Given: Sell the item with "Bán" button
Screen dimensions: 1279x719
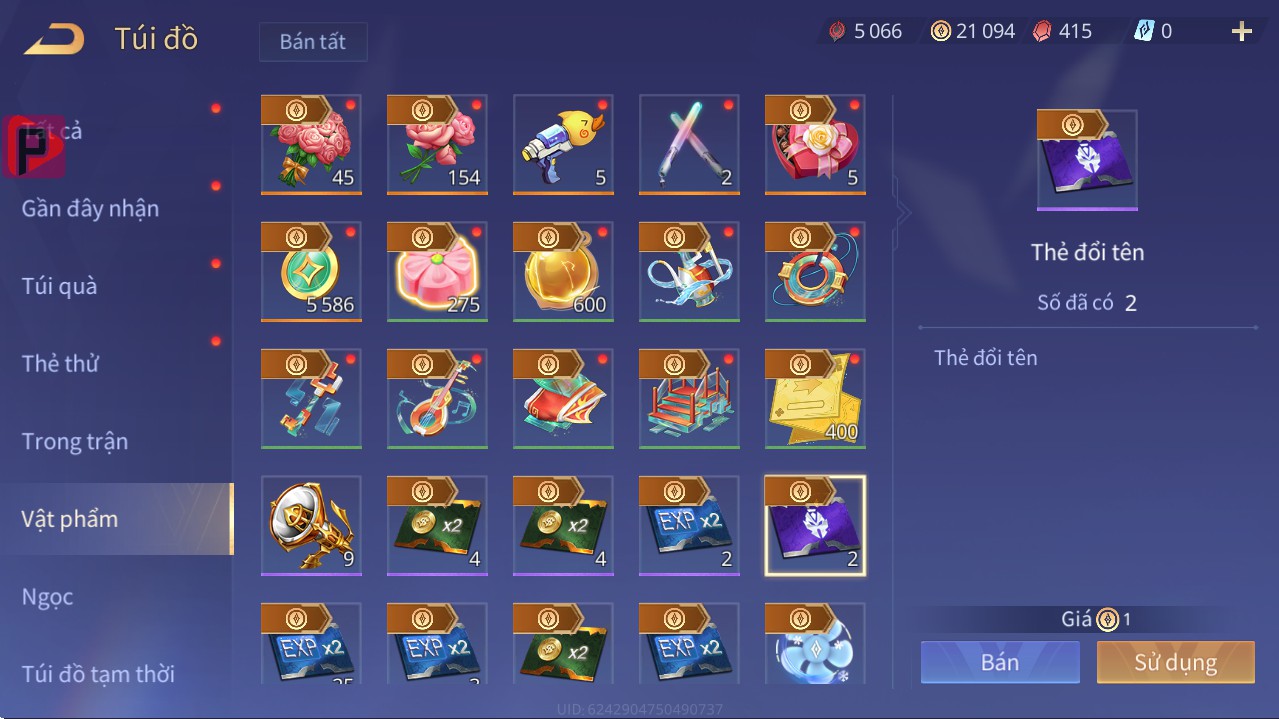Looking at the screenshot, I should (1000, 662).
